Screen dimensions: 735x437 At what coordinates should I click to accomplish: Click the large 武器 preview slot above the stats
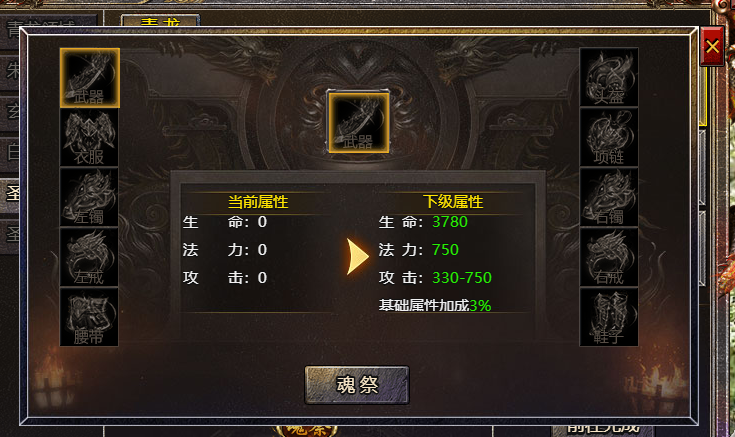(x=357, y=122)
